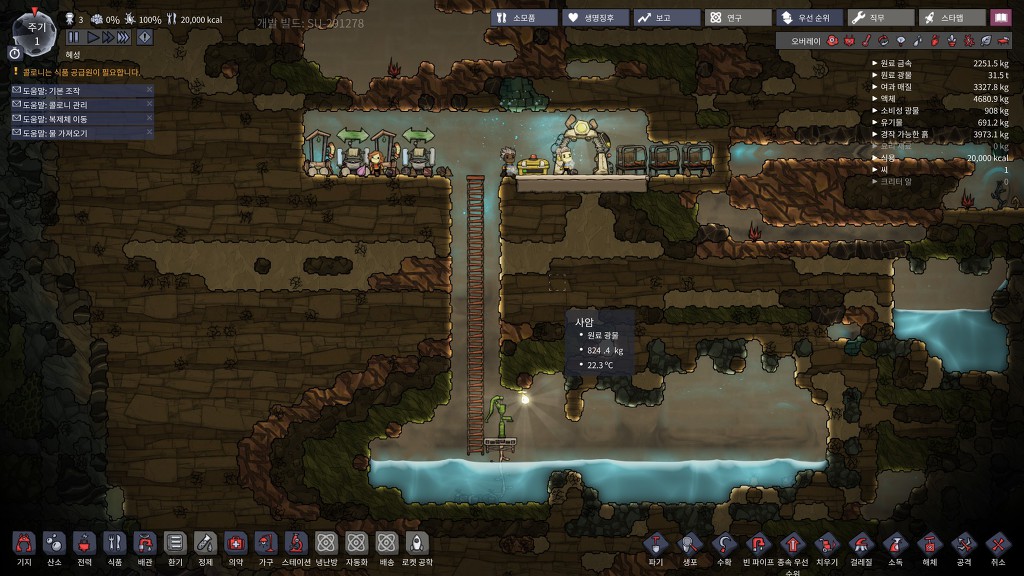Open the 스타맵 starmap screen
Image resolution: width=1024 pixels, height=576 pixels.
(952, 17)
